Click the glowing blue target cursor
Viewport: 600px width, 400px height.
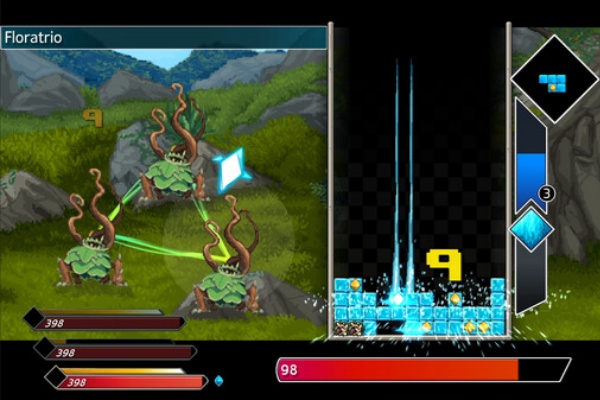pos(231,169)
